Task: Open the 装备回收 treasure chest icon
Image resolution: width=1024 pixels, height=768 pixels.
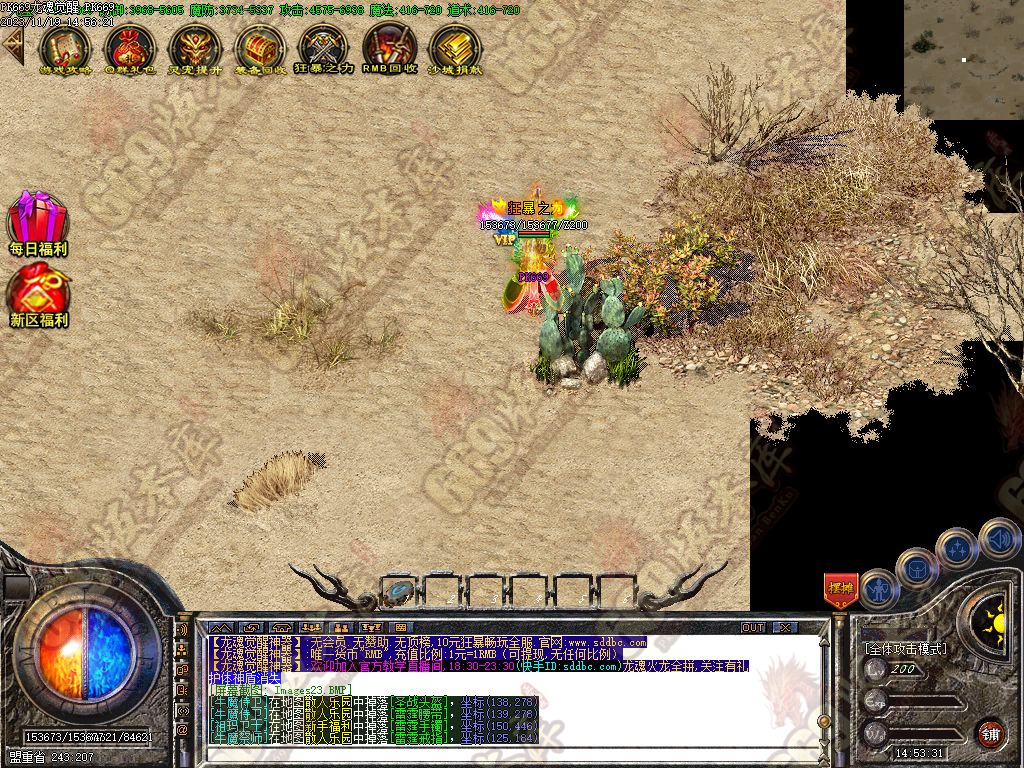Action: [x=259, y=47]
